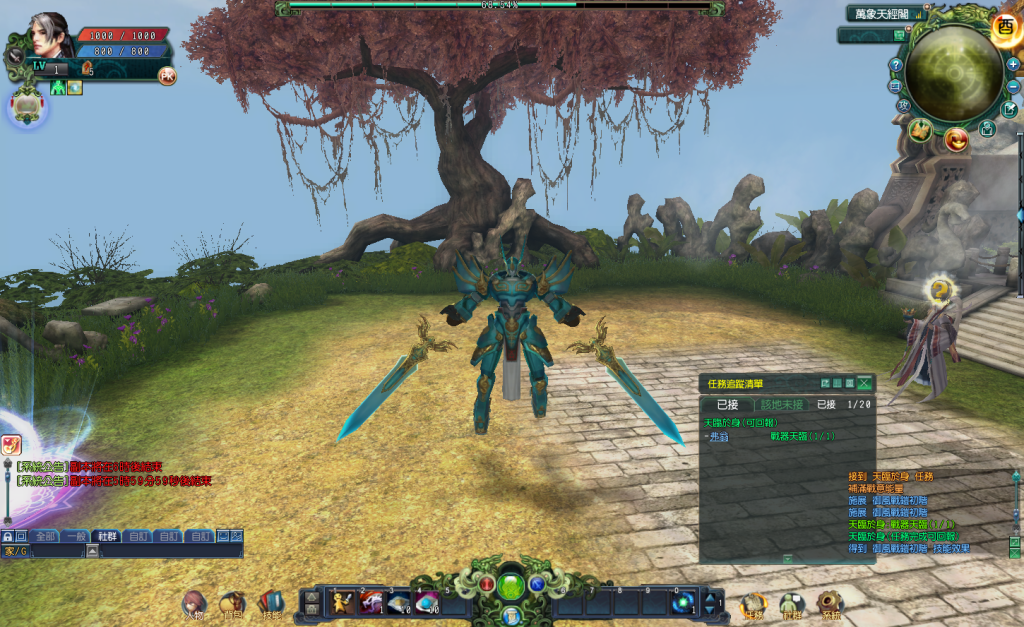
Task: Click the circular minimap
Action: (953, 72)
